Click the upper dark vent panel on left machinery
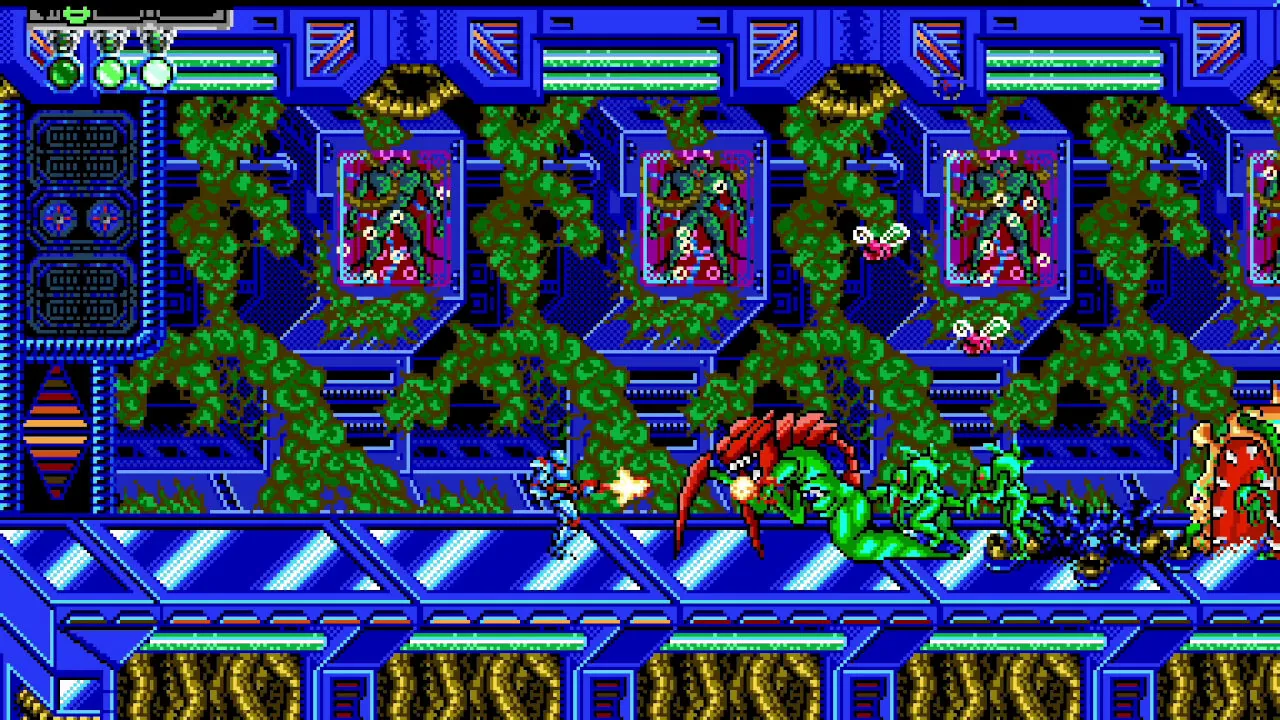This screenshot has width=1280, height=720. point(82,150)
